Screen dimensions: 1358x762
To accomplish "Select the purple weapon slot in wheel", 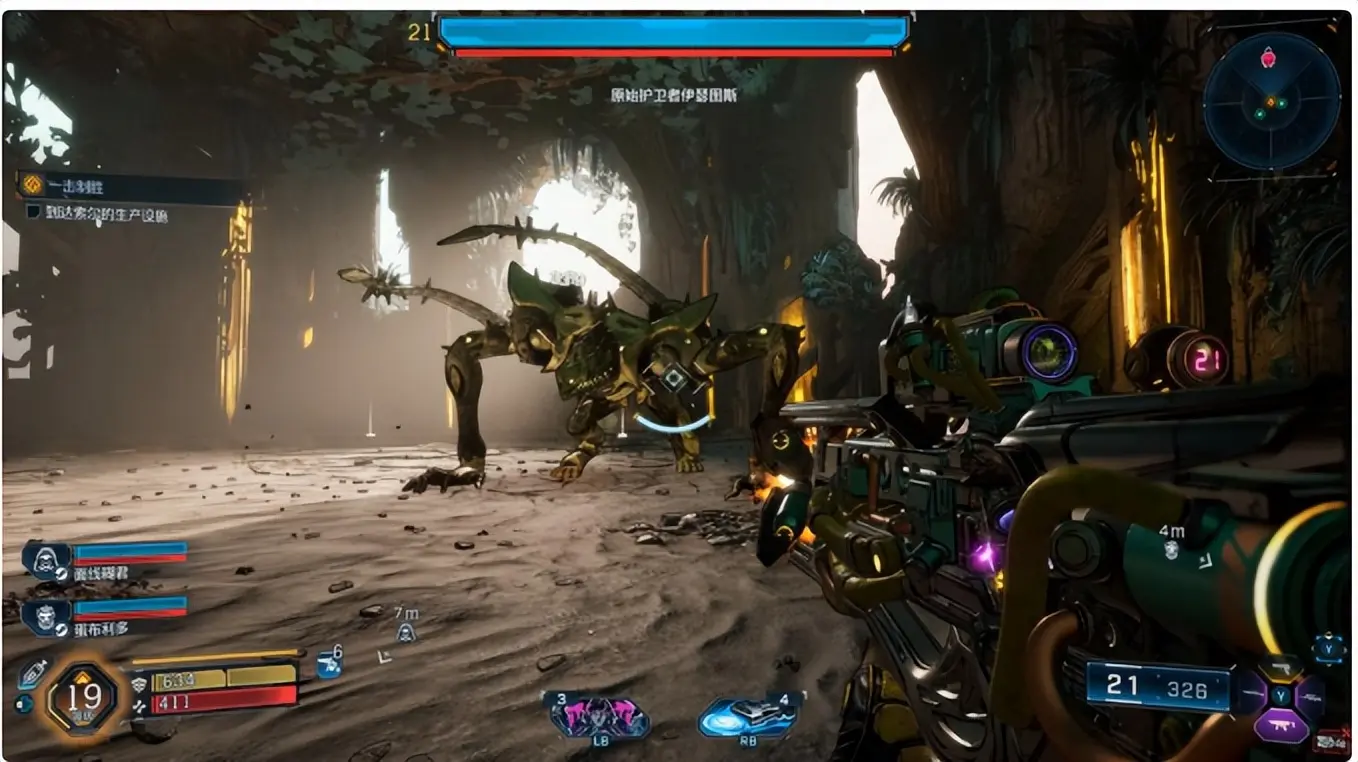I will [1281, 724].
